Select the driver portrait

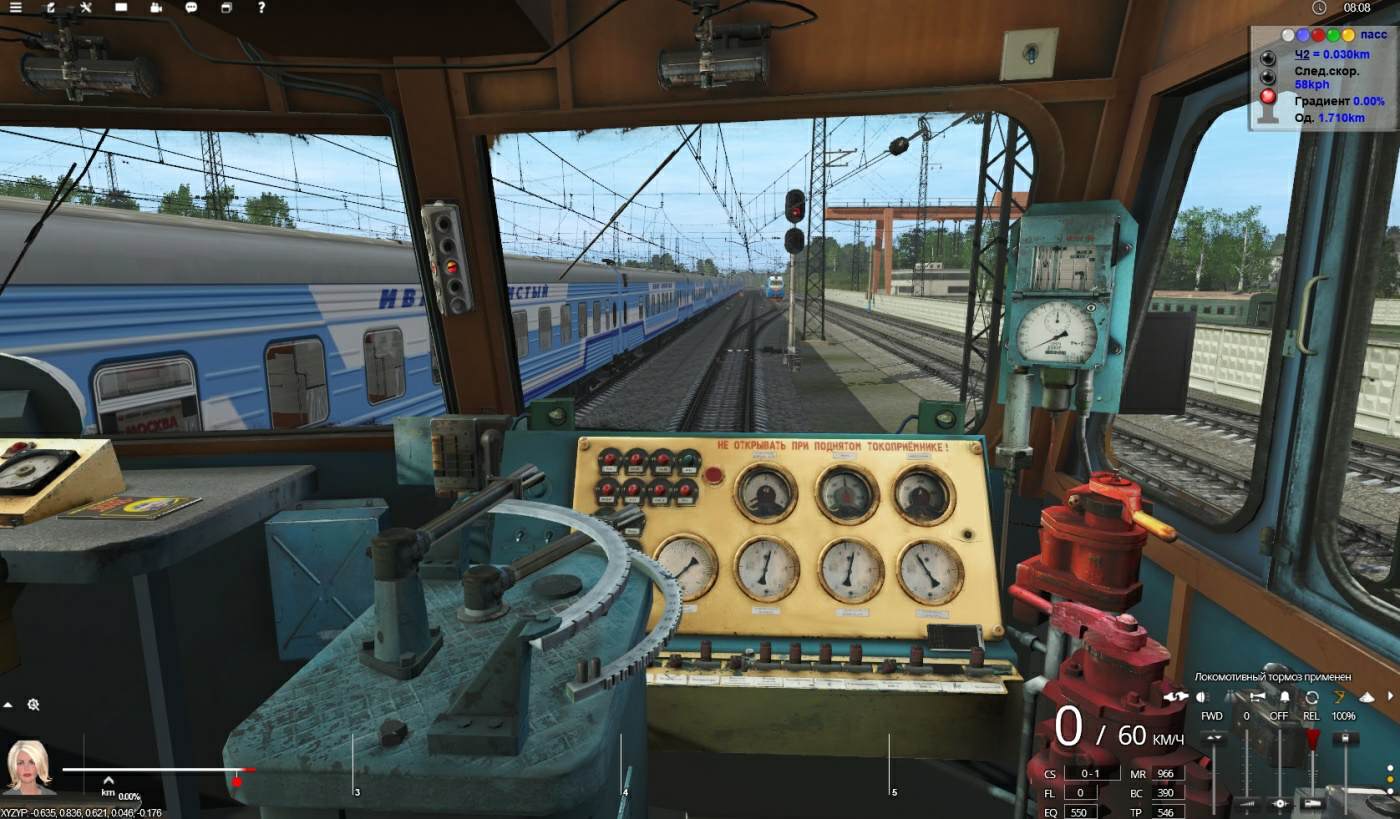[29, 767]
